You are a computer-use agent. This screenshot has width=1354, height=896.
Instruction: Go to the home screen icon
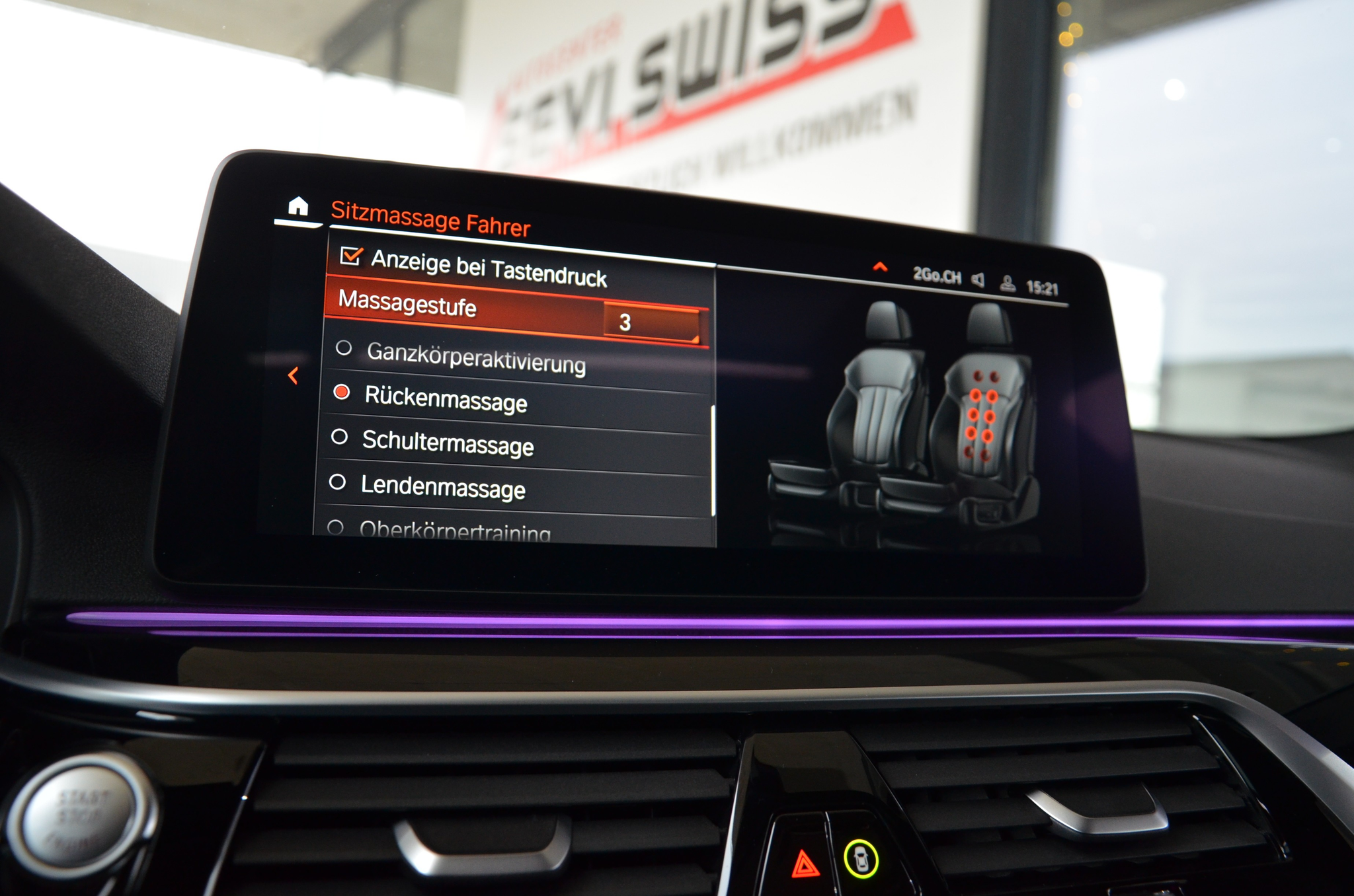298,207
